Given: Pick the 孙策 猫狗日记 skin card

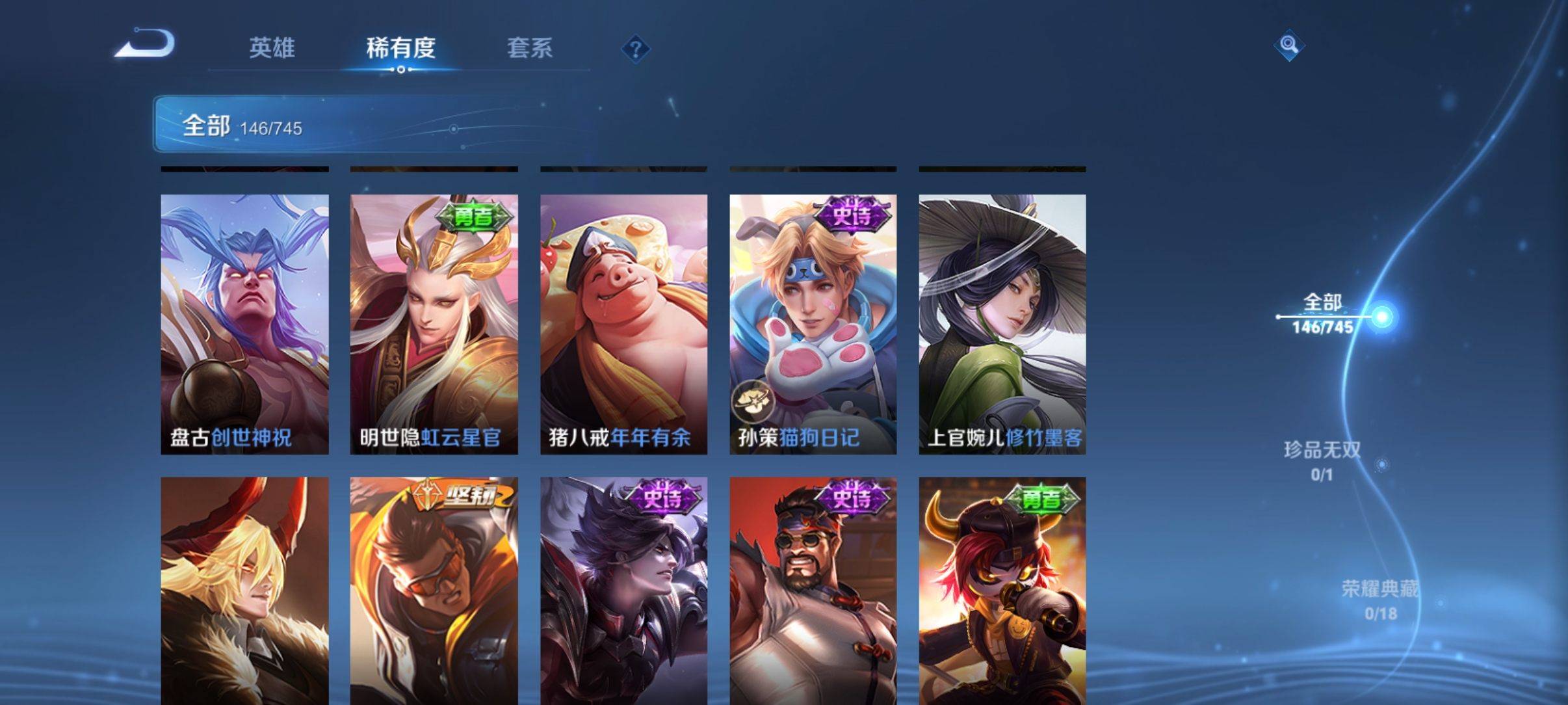Looking at the screenshot, I should pos(813,324).
